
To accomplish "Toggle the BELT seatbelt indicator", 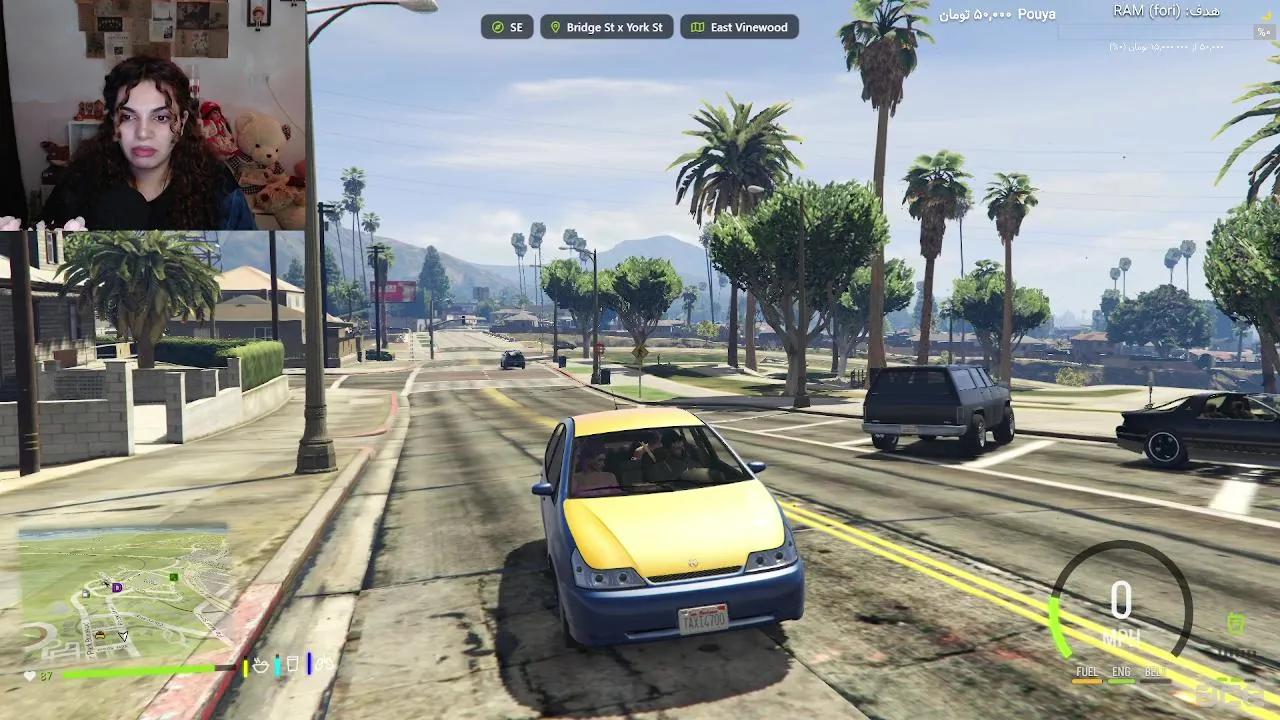I will (x=1152, y=672).
